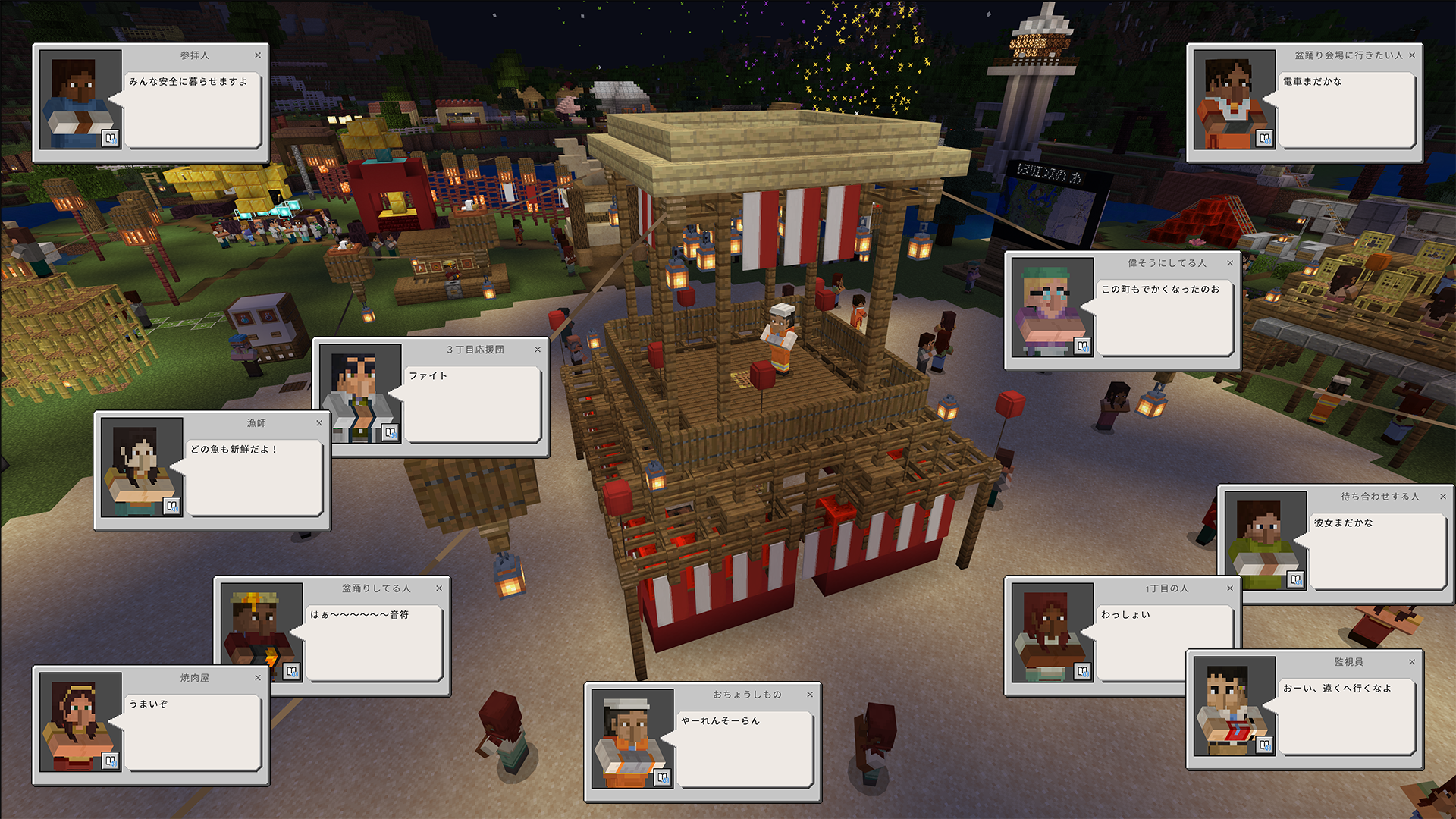This screenshot has height=819, width=1456.
Task: Close the 漁師 fisherman dialogue
Action: (x=319, y=423)
